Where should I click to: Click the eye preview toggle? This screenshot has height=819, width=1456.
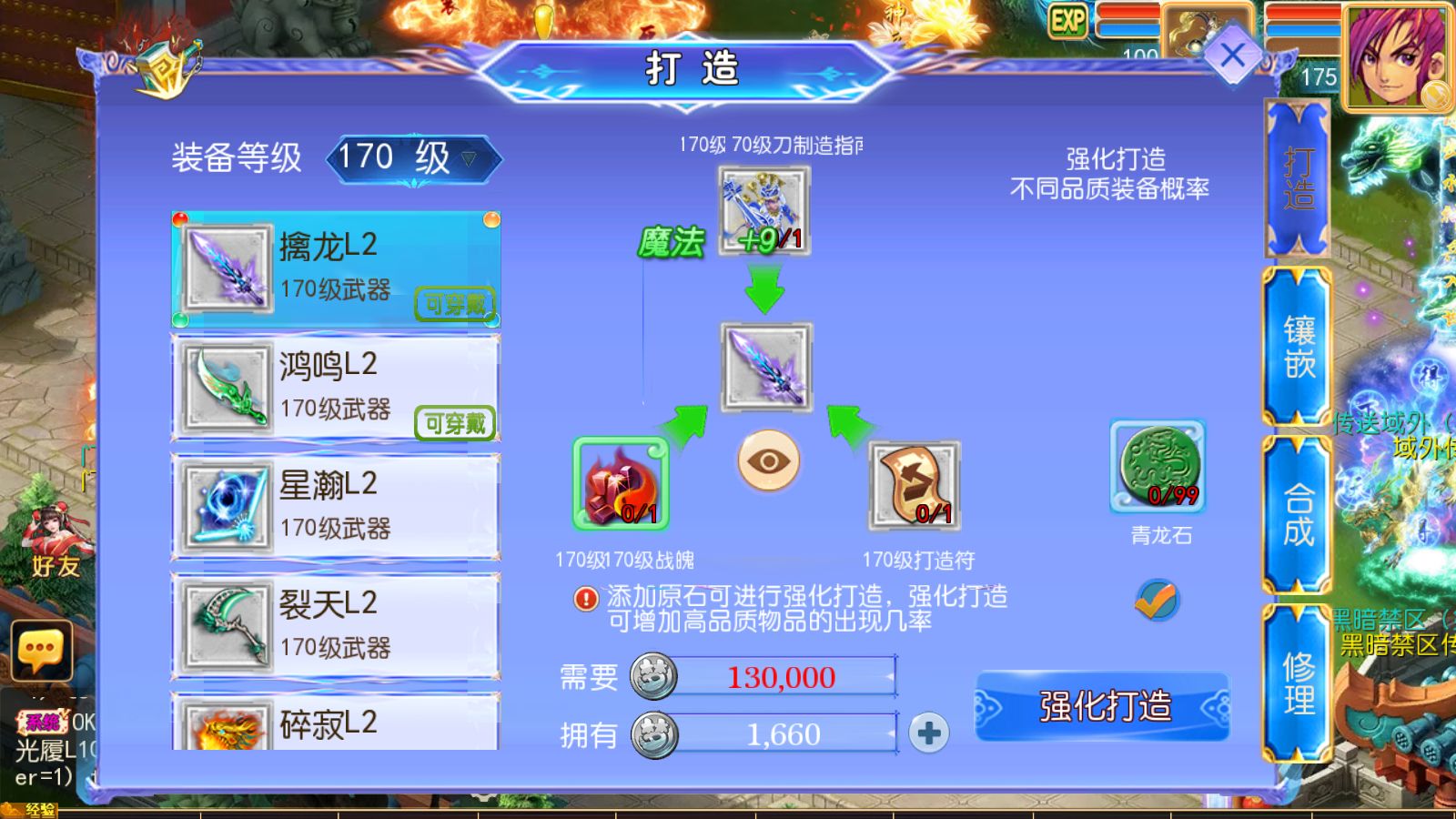[x=767, y=462]
